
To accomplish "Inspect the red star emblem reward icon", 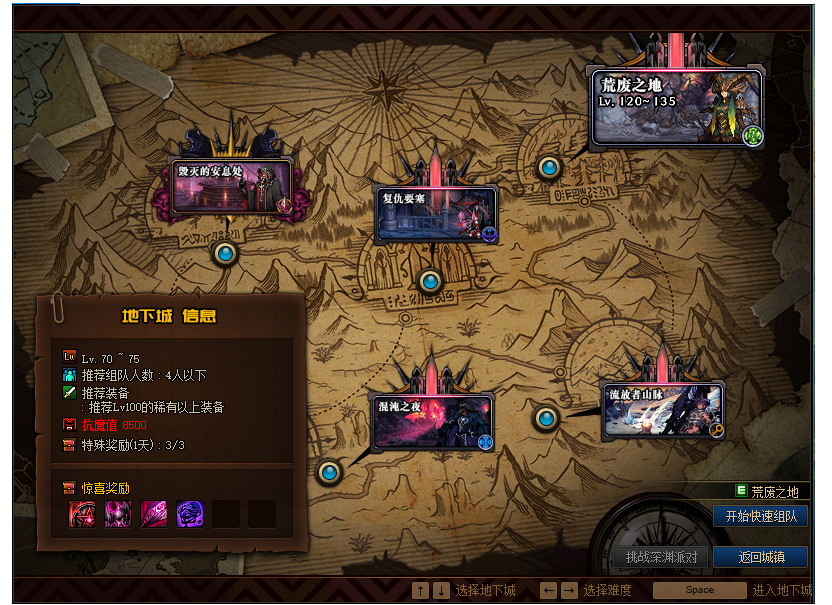I will point(82,514).
